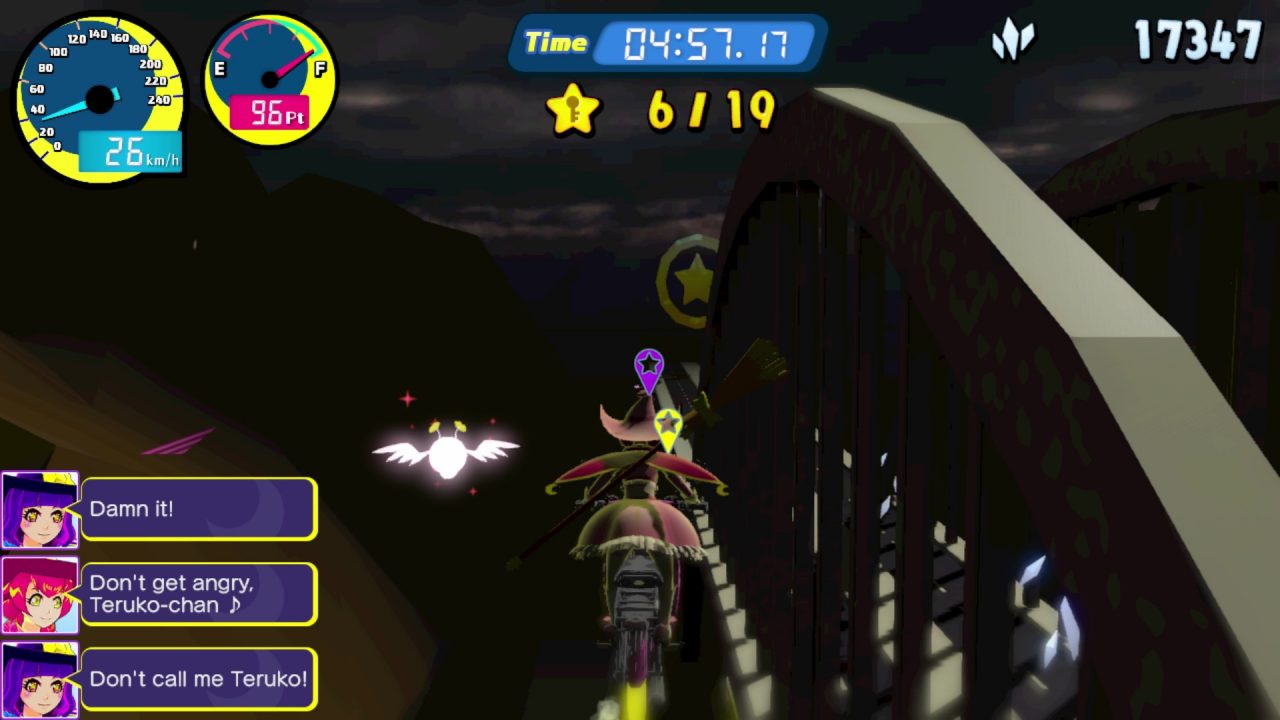The height and width of the screenshot is (720, 1280).
Task: Click the pink-haired girl's dialogue portrait
Action: pos(40,595)
